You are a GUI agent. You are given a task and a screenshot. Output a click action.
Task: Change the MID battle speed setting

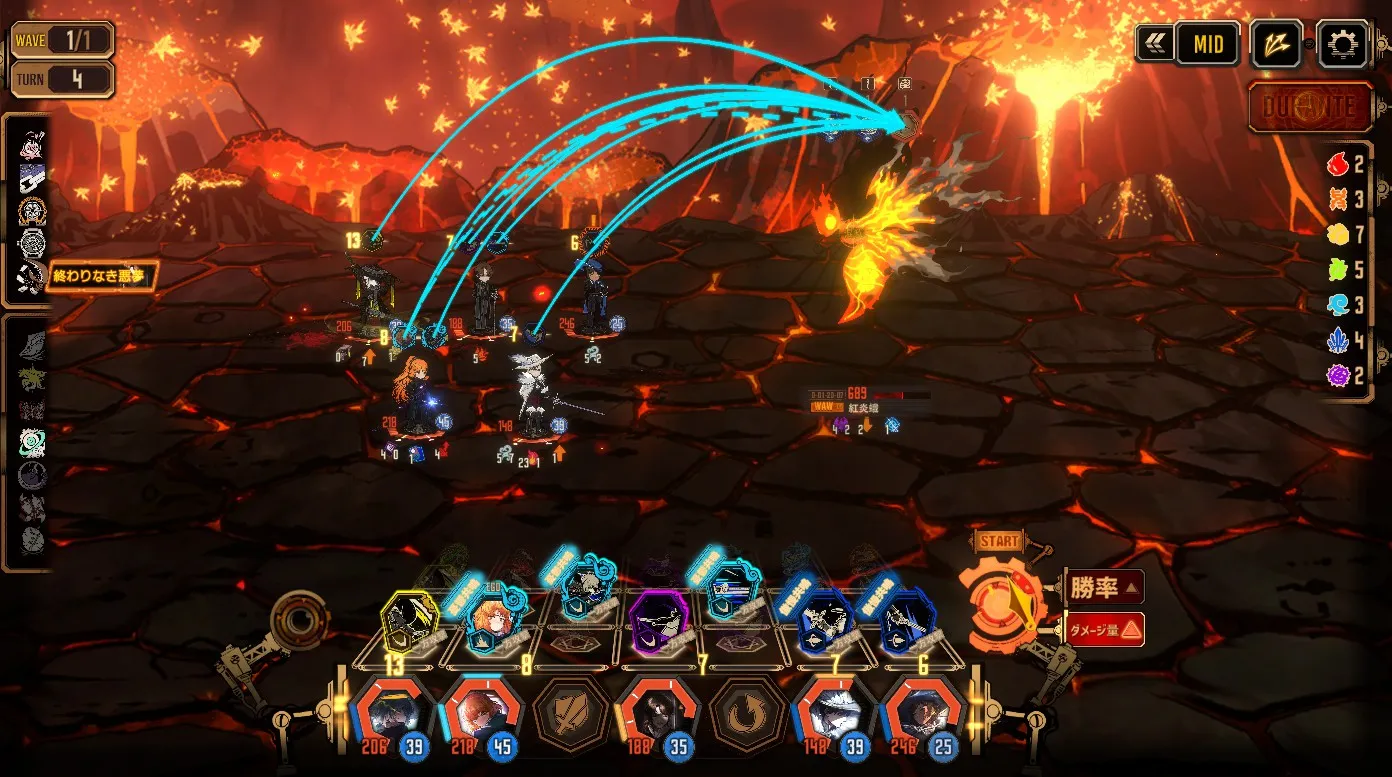pos(1207,44)
